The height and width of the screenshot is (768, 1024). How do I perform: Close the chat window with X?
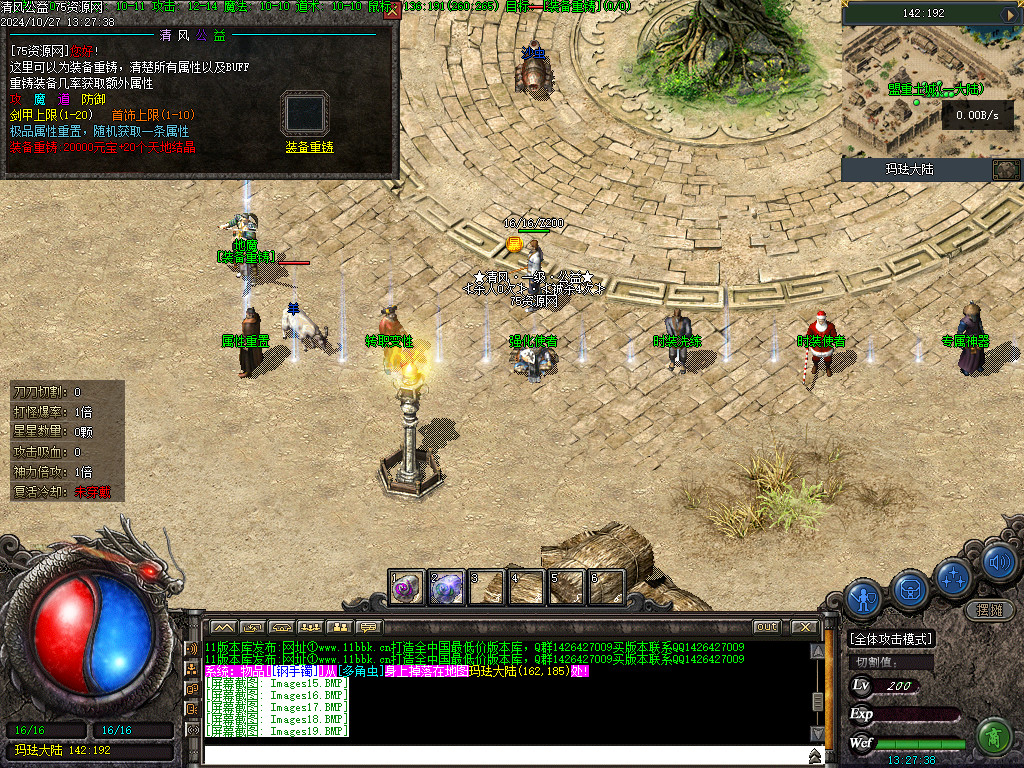(805, 627)
